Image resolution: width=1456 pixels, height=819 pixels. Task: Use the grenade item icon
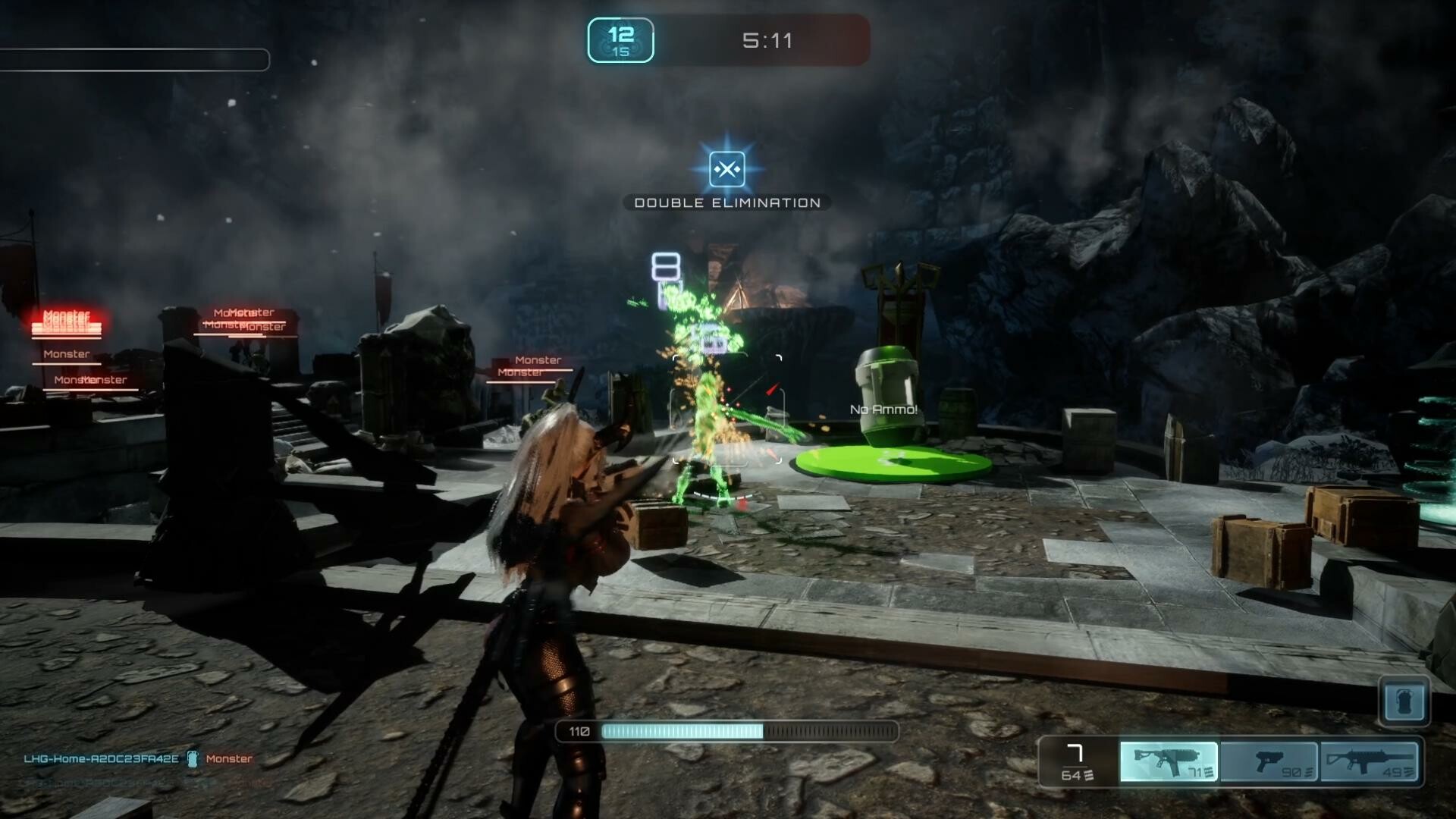coord(1404,701)
